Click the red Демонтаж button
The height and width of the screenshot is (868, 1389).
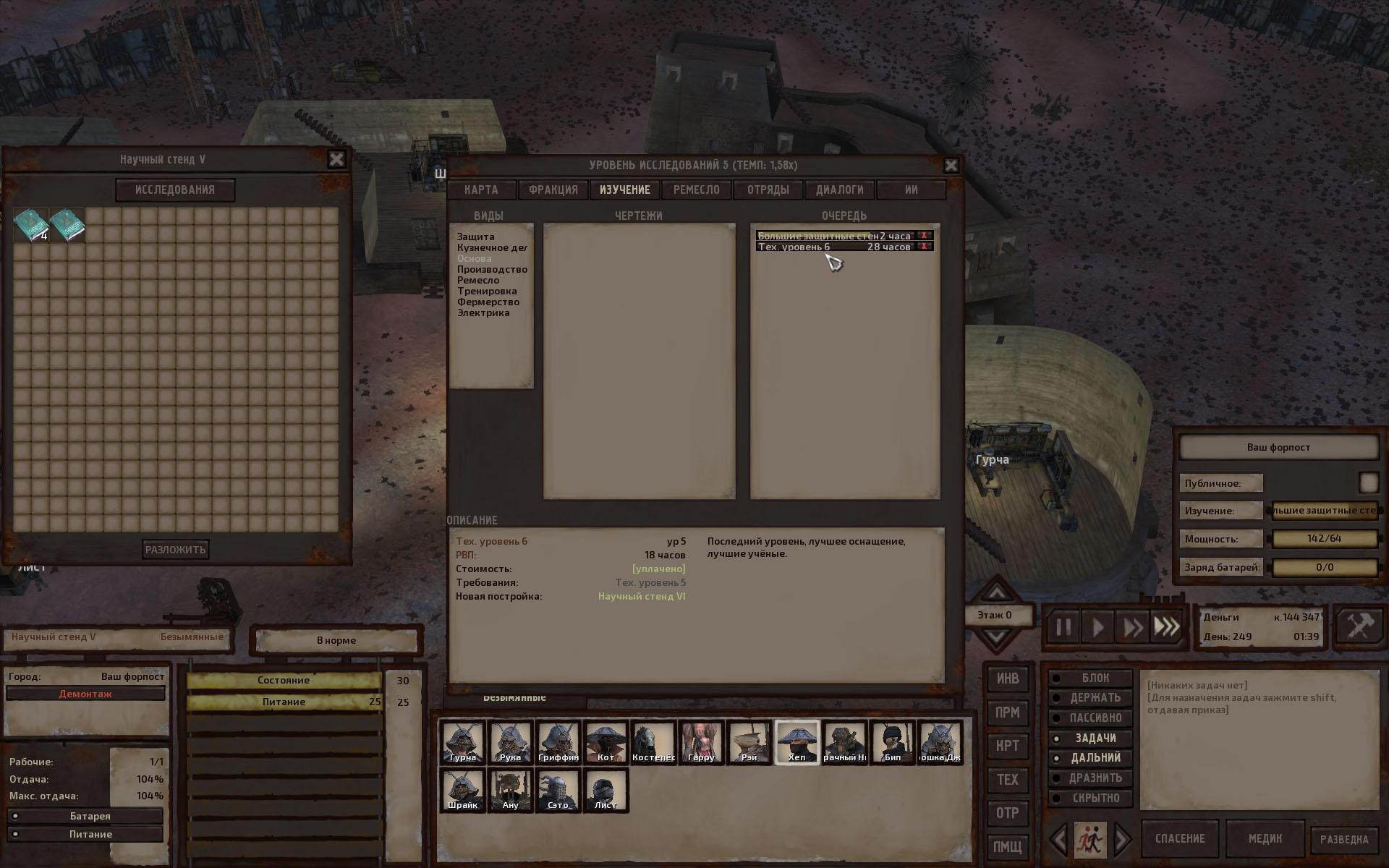coord(85,694)
